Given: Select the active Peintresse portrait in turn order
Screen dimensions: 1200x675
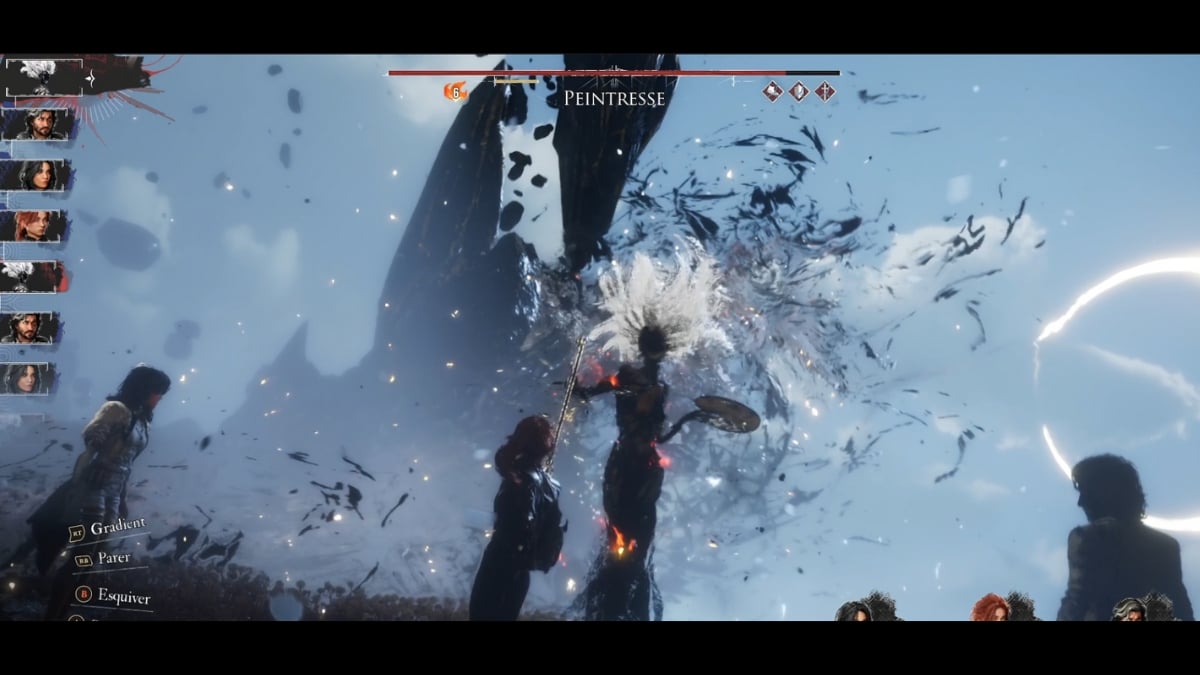Looking at the screenshot, I should click(x=43, y=76).
